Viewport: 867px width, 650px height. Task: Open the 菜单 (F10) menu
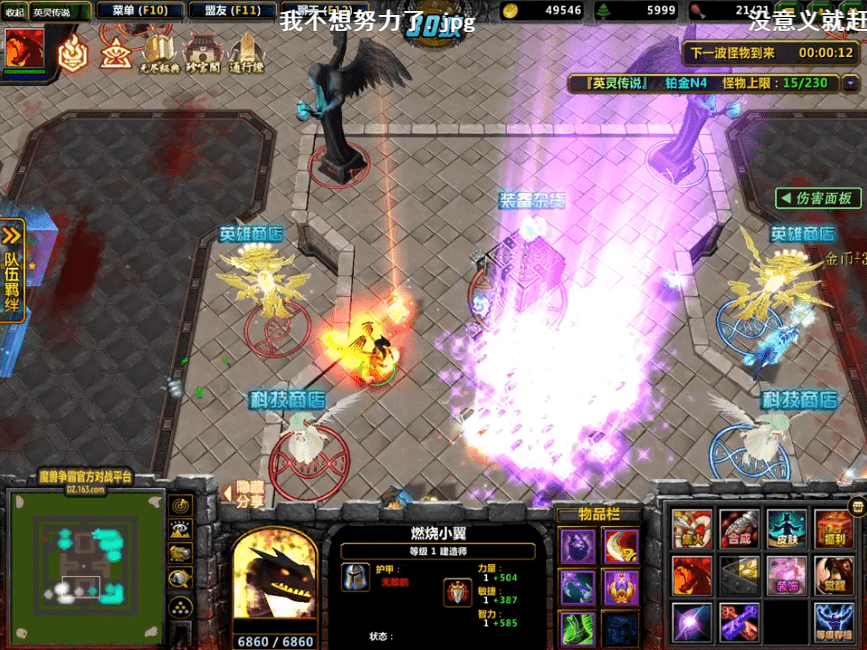coord(138,10)
